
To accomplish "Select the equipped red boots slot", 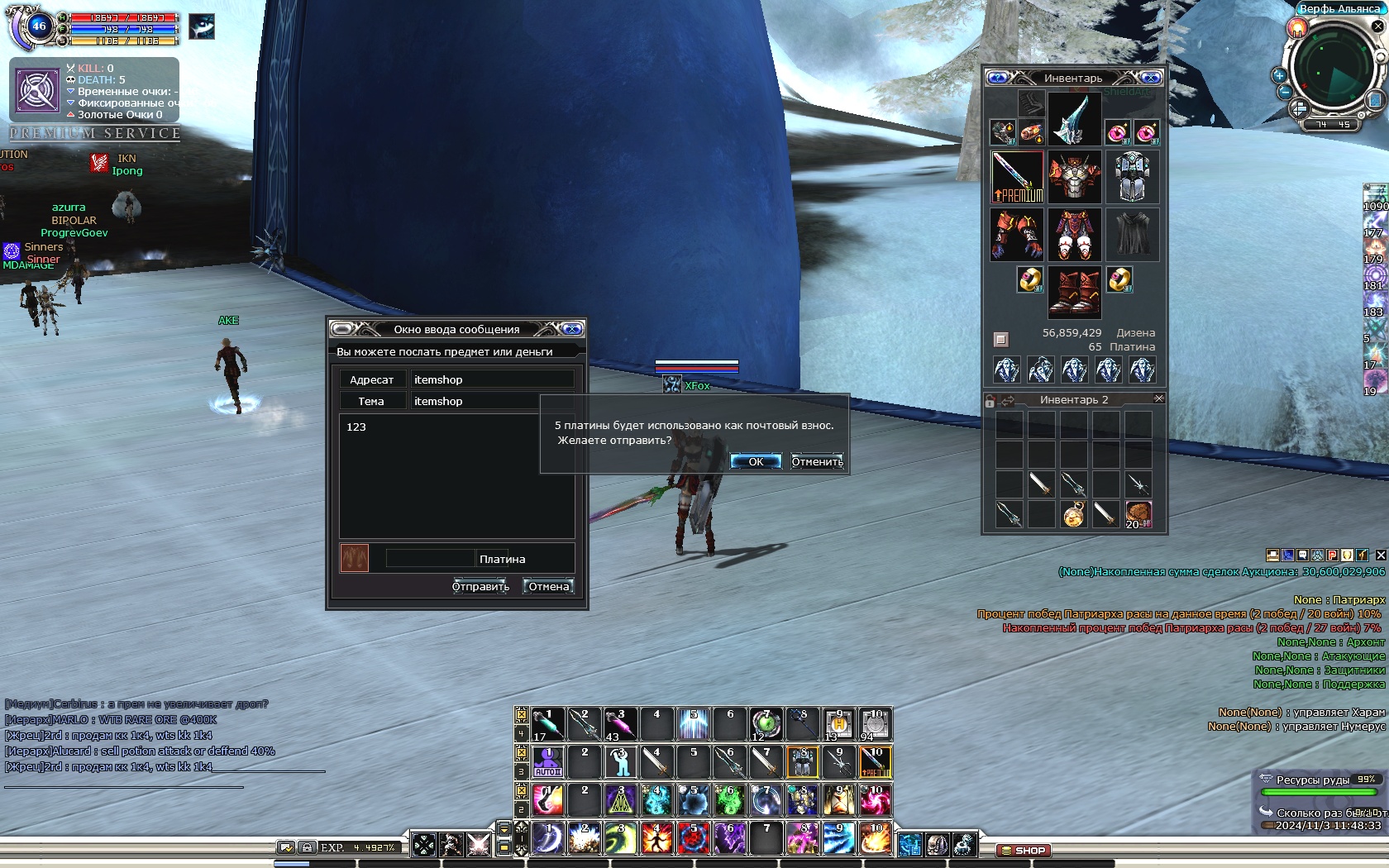I will tap(1074, 293).
